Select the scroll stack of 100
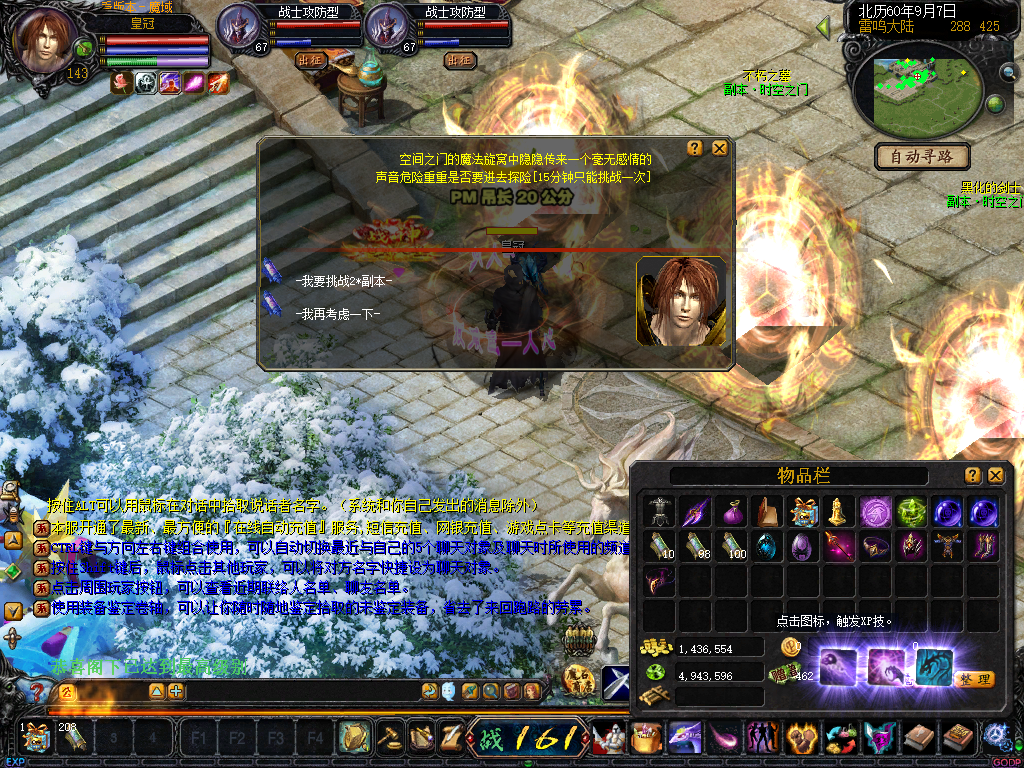The image size is (1024, 768). pos(732,547)
